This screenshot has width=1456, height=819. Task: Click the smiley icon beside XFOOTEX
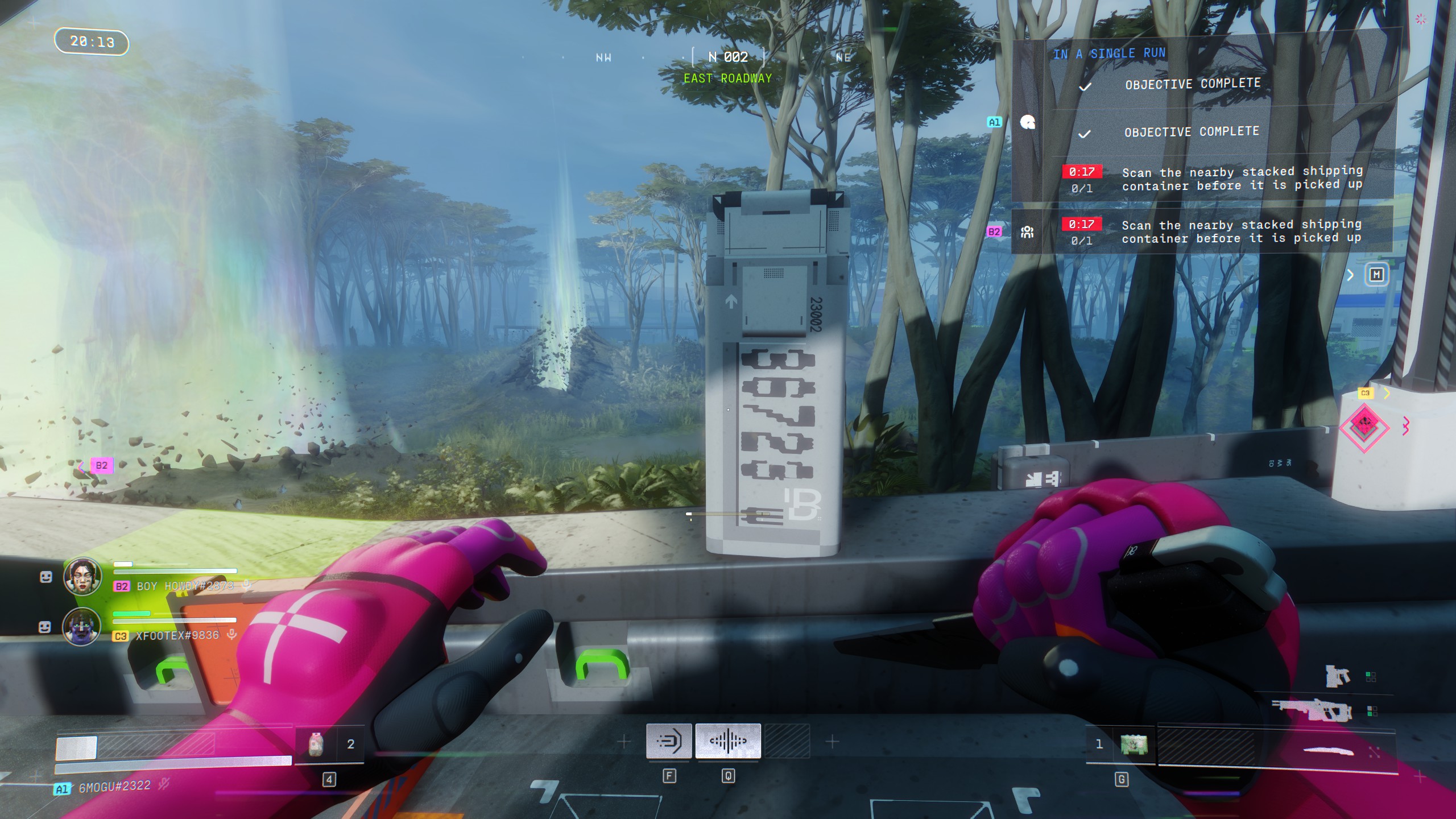pos(45,627)
